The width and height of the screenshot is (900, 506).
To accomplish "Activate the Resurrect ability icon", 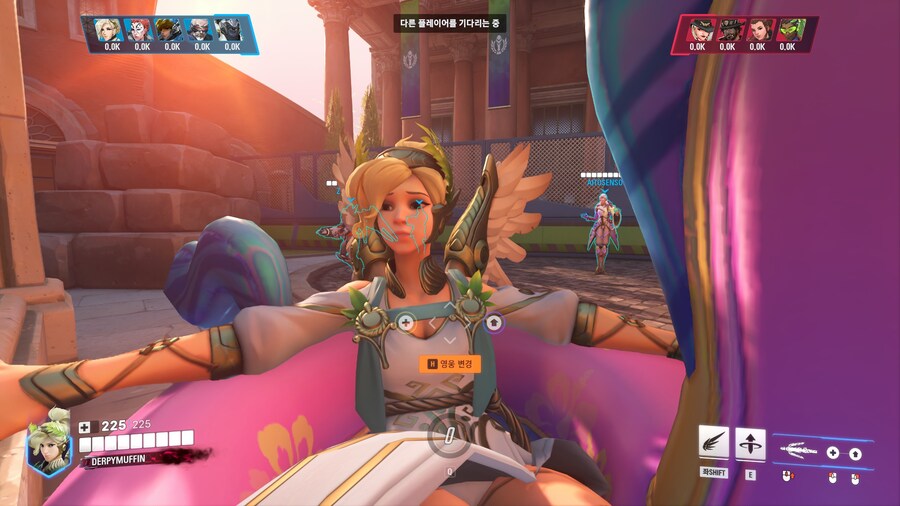I will [x=750, y=443].
